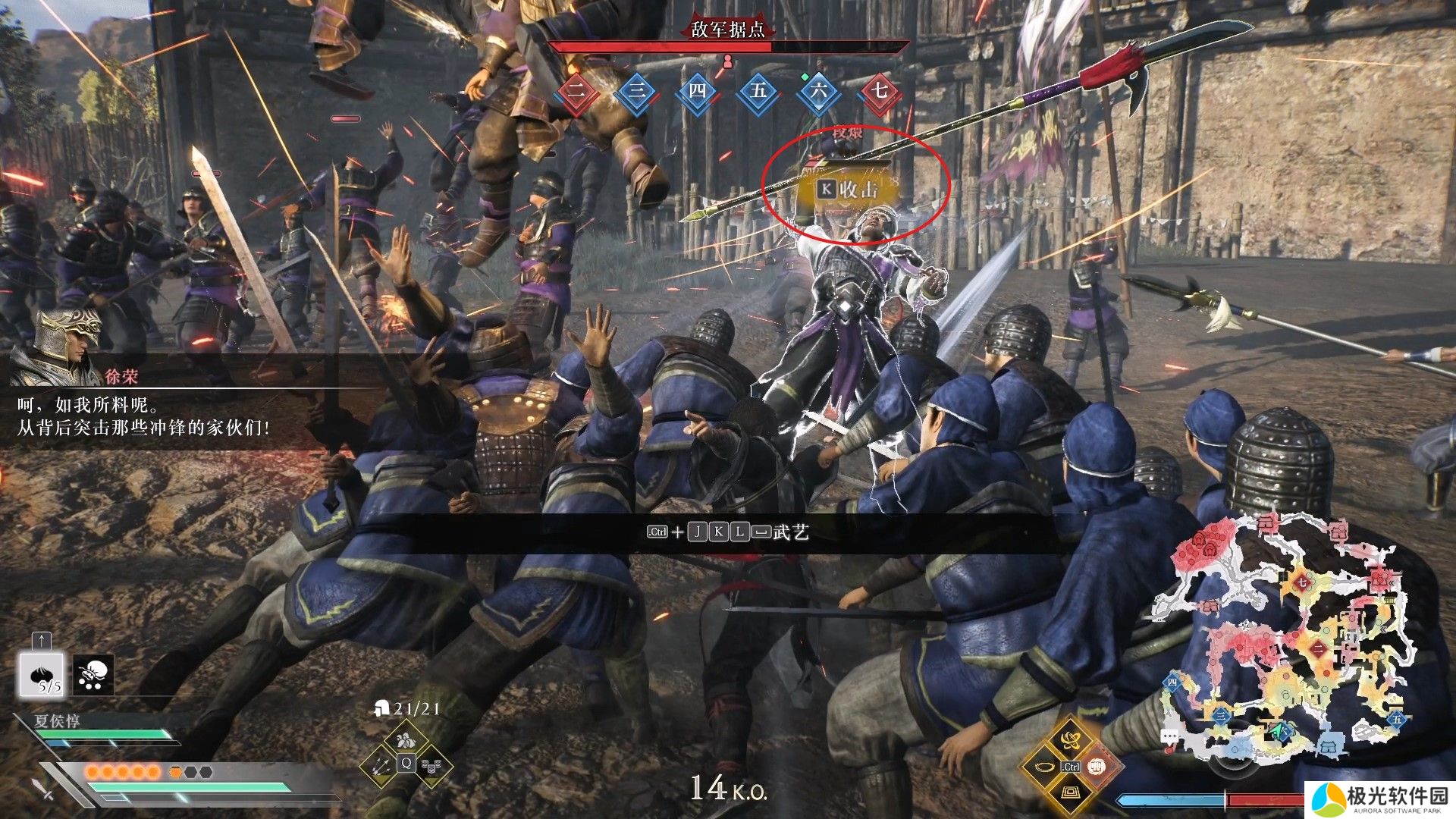
Task: Click the speech bubble marker on minimap
Action: pos(1170,736)
